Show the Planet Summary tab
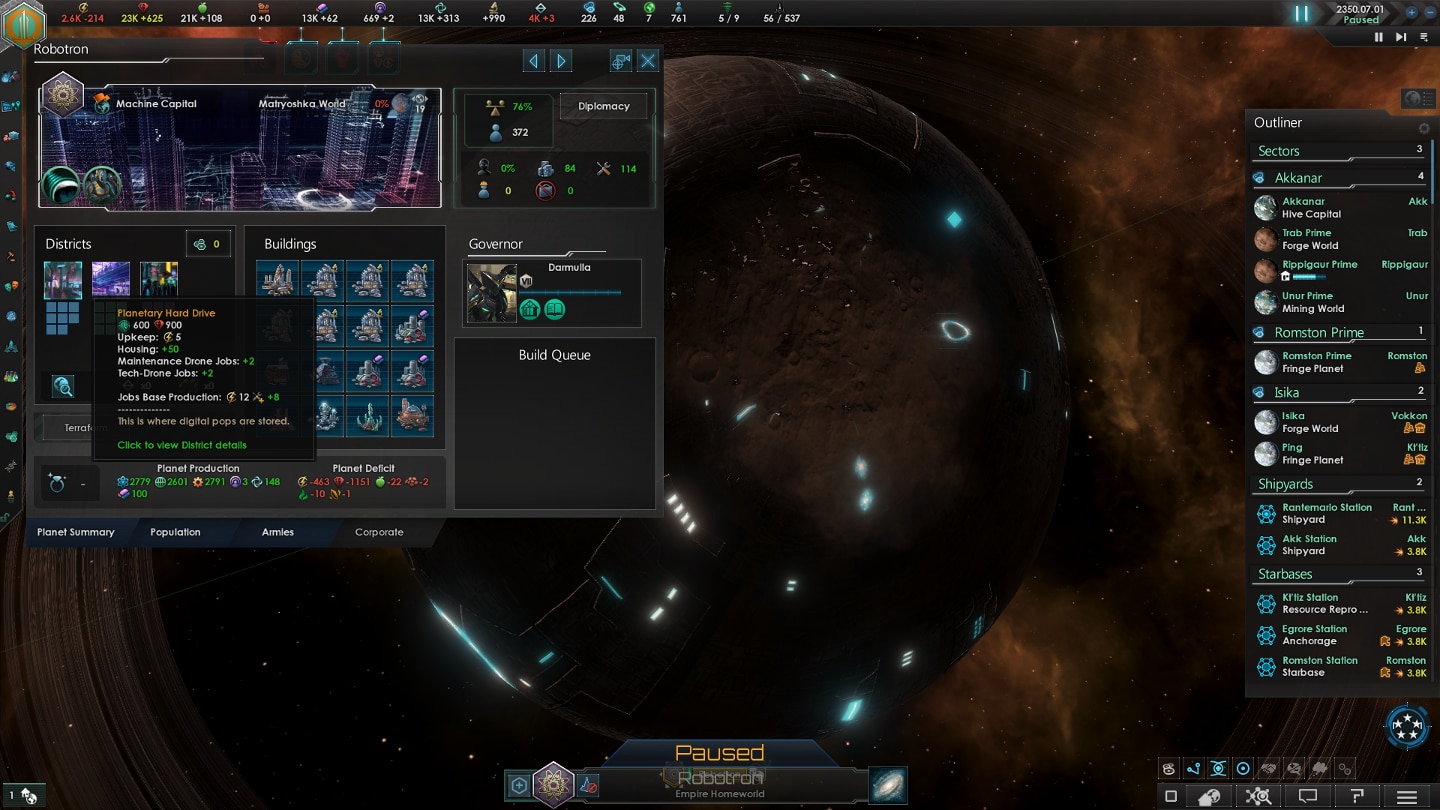Image resolution: width=1440 pixels, height=810 pixels. [x=76, y=532]
